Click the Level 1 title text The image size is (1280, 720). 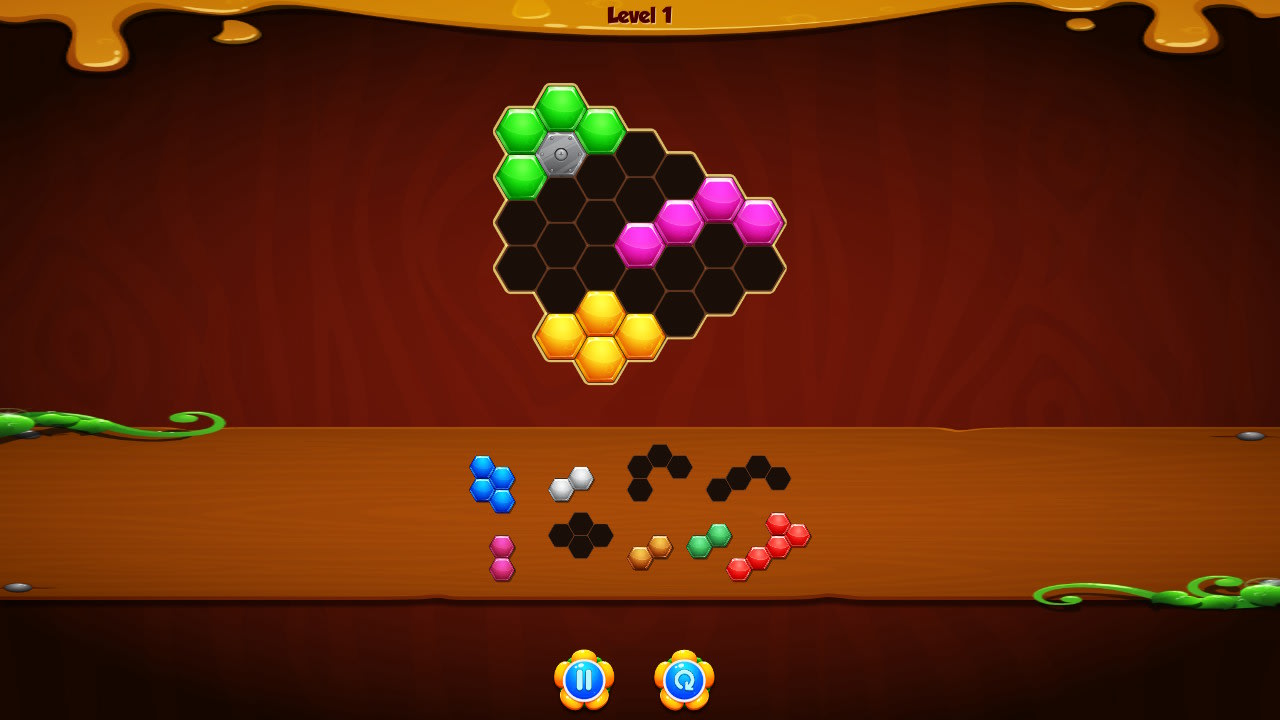point(640,14)
